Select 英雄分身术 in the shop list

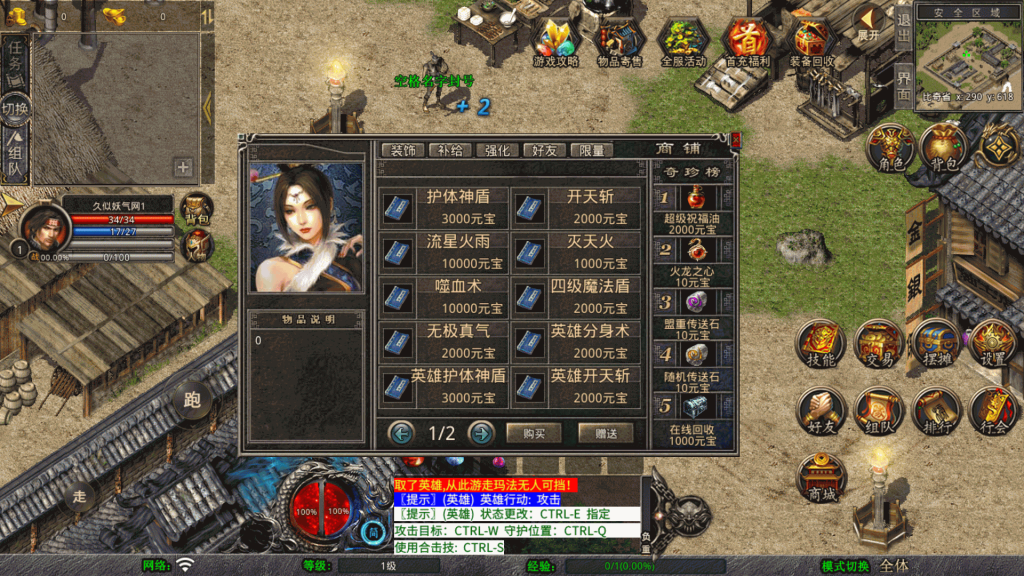(x=576, y=342)
